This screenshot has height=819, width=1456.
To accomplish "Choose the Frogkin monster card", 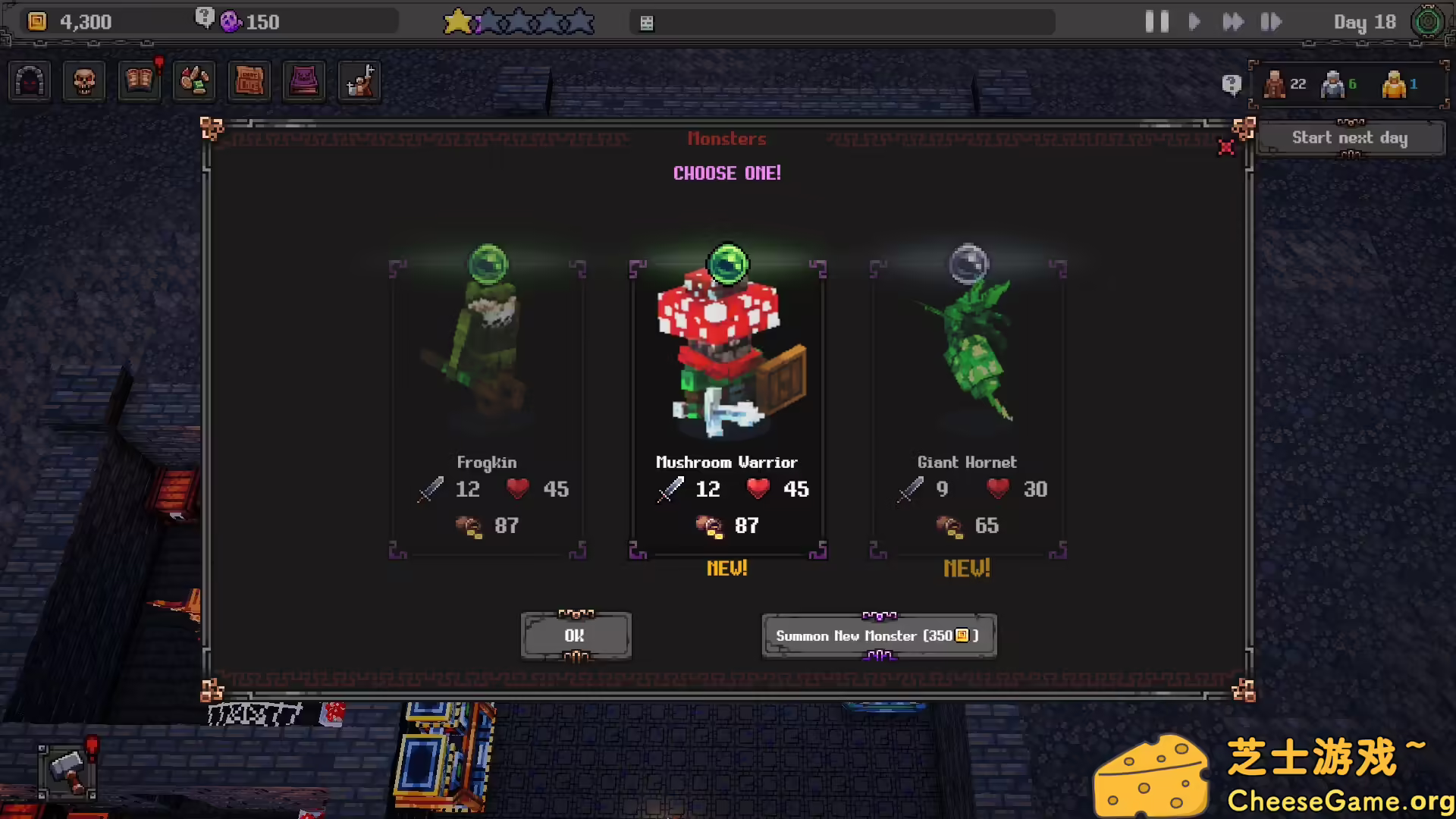I will (x=487, y=402).
